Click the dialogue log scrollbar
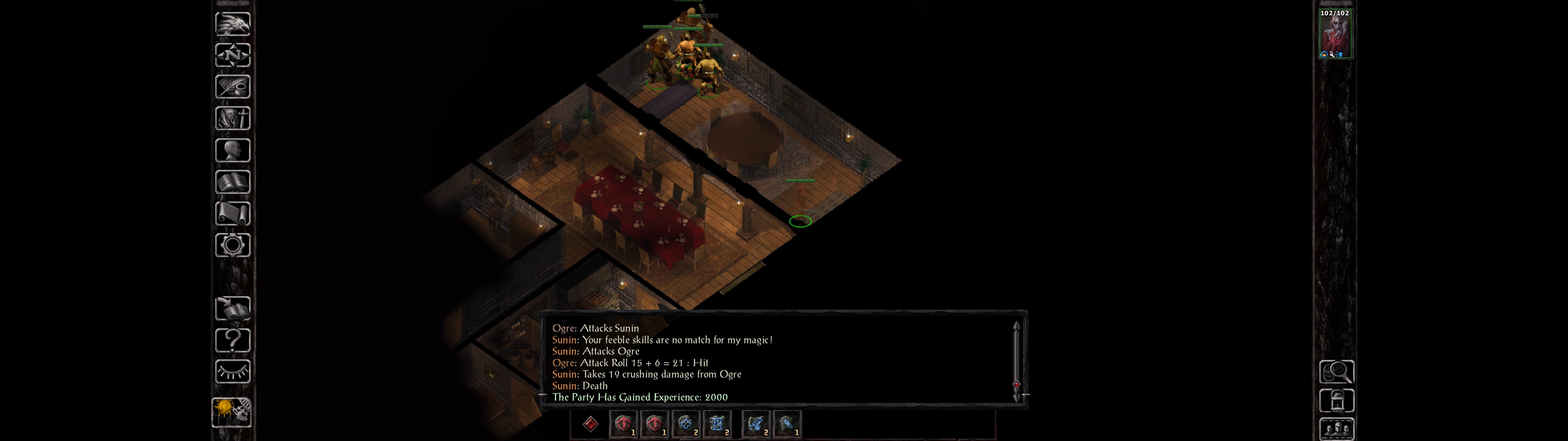Image resolution: width=1568 pixels, height=441 pixels. pos(1016,360)
